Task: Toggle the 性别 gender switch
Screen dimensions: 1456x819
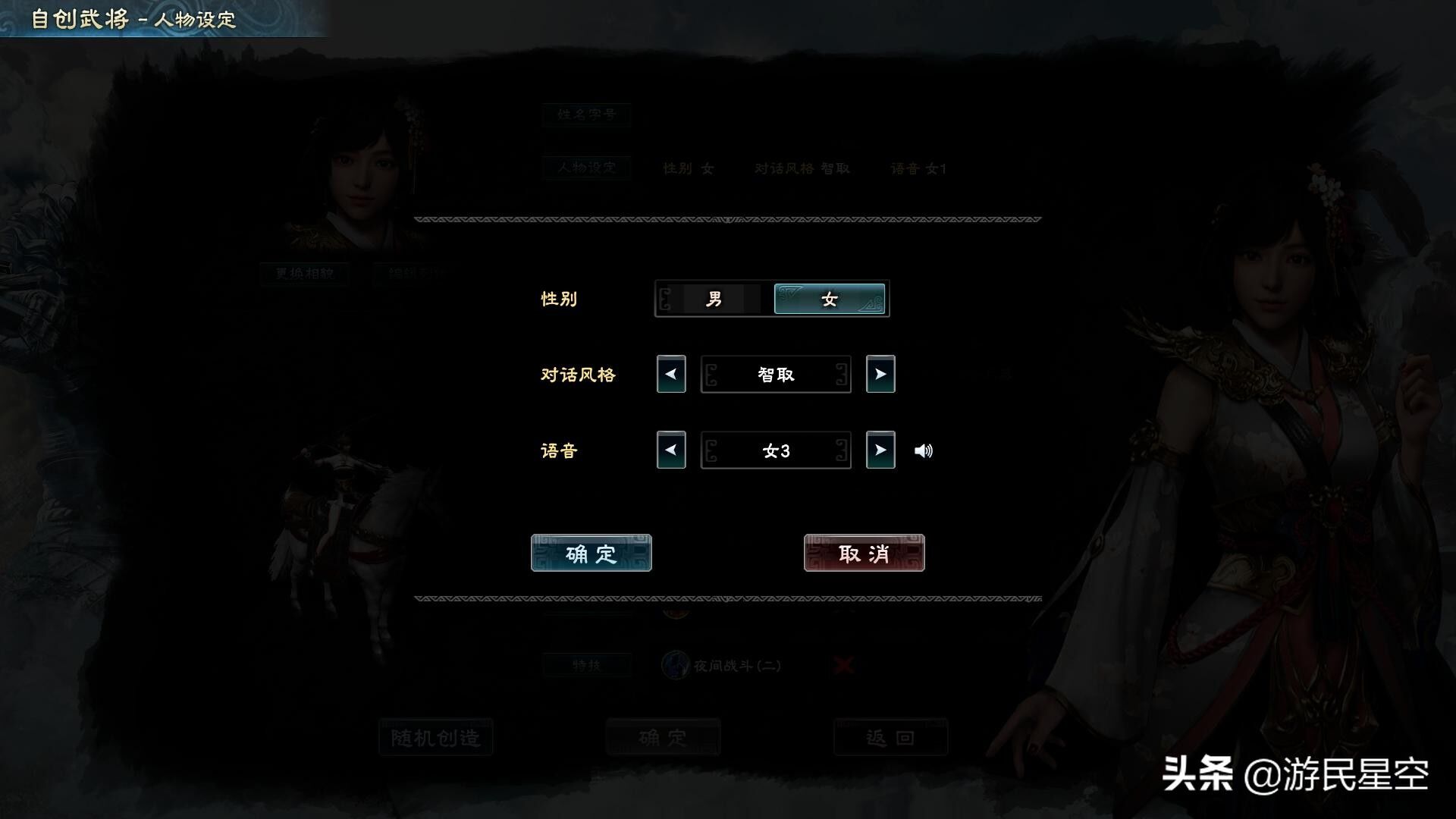Action: coord(770,299)
